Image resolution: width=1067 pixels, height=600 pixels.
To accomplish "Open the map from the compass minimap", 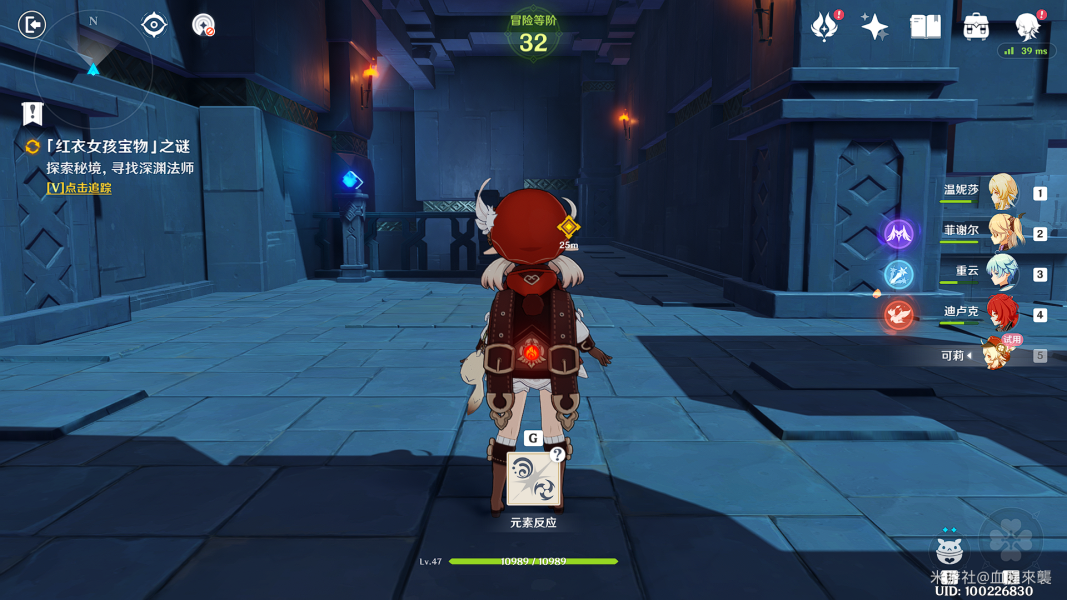I will point(93,66).
